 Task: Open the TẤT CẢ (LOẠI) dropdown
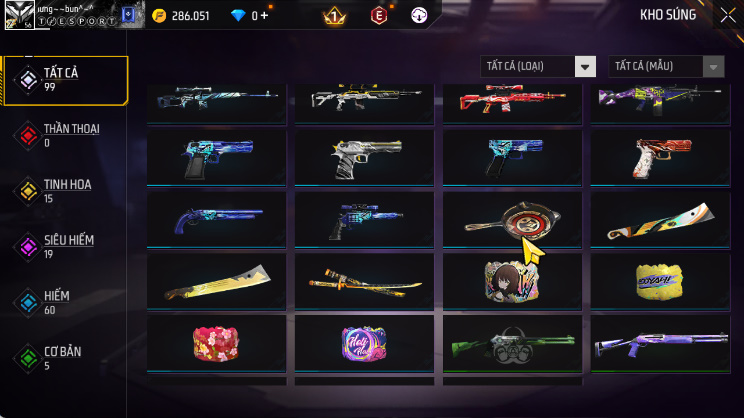(538, 66)
